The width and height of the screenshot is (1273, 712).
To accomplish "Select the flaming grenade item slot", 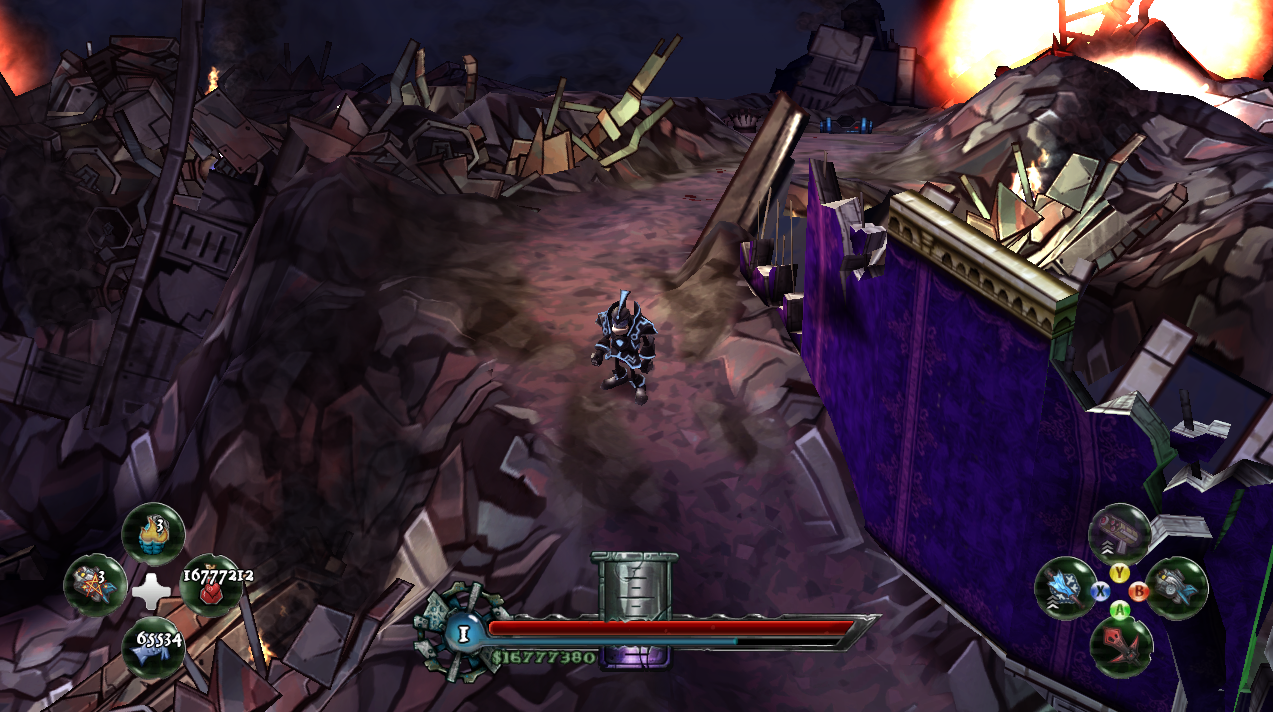I will coord(153,534).
